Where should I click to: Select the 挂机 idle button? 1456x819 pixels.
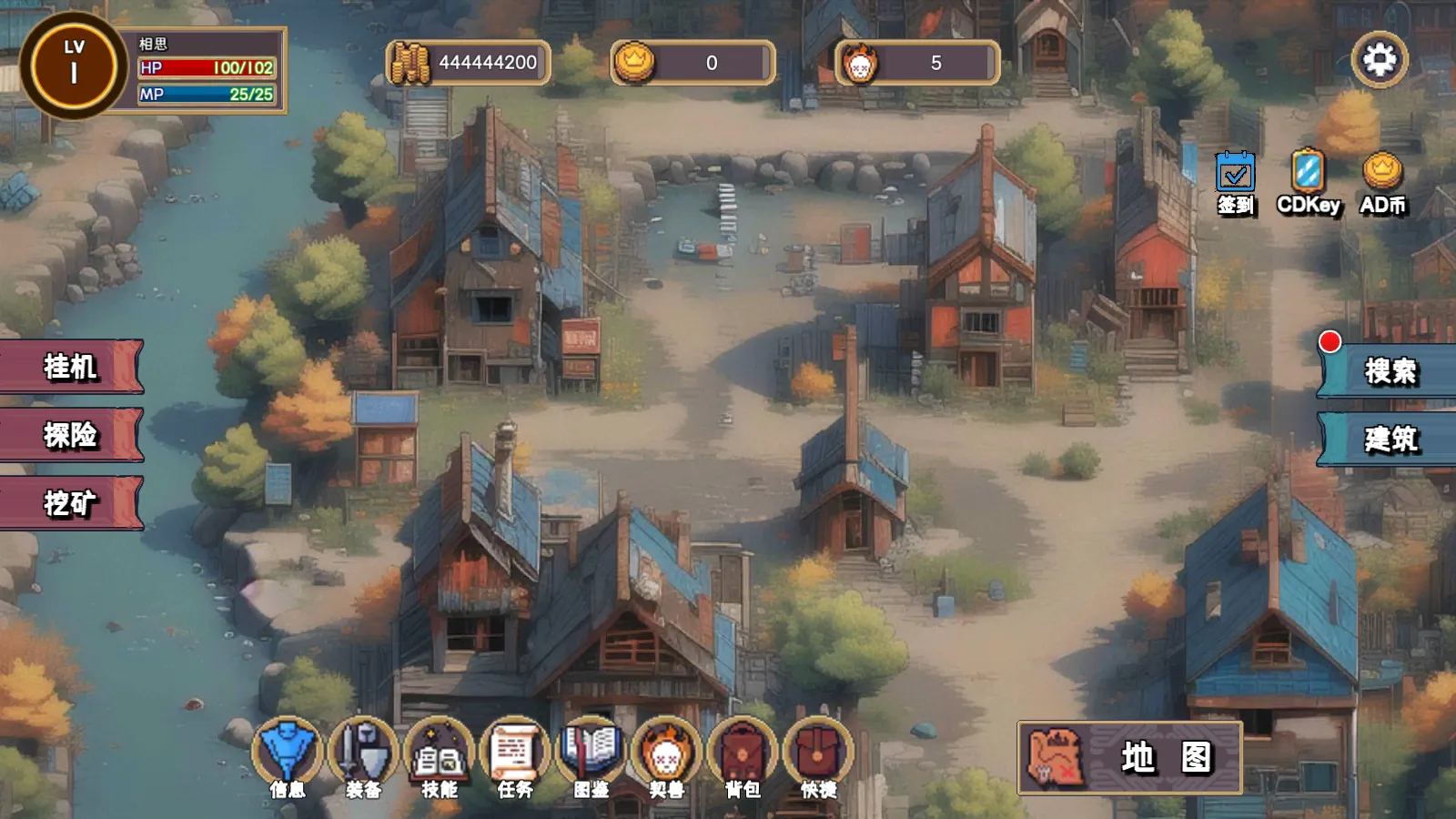[71, 367]
